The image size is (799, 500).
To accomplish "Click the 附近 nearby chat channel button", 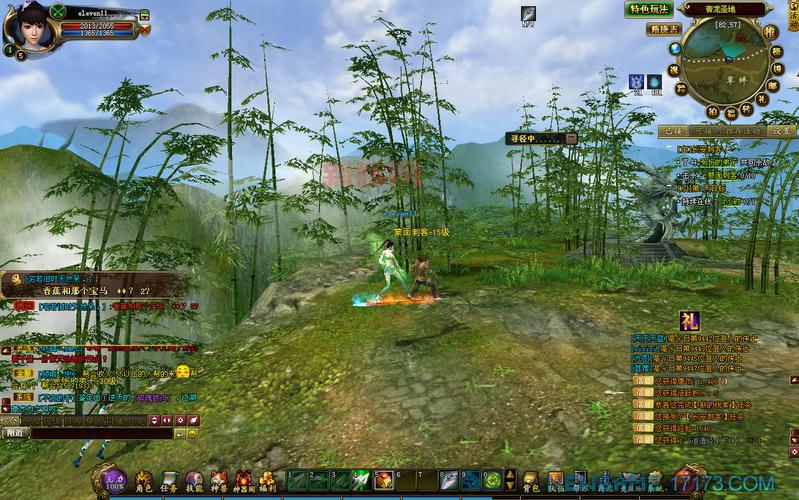I will 15,433.
